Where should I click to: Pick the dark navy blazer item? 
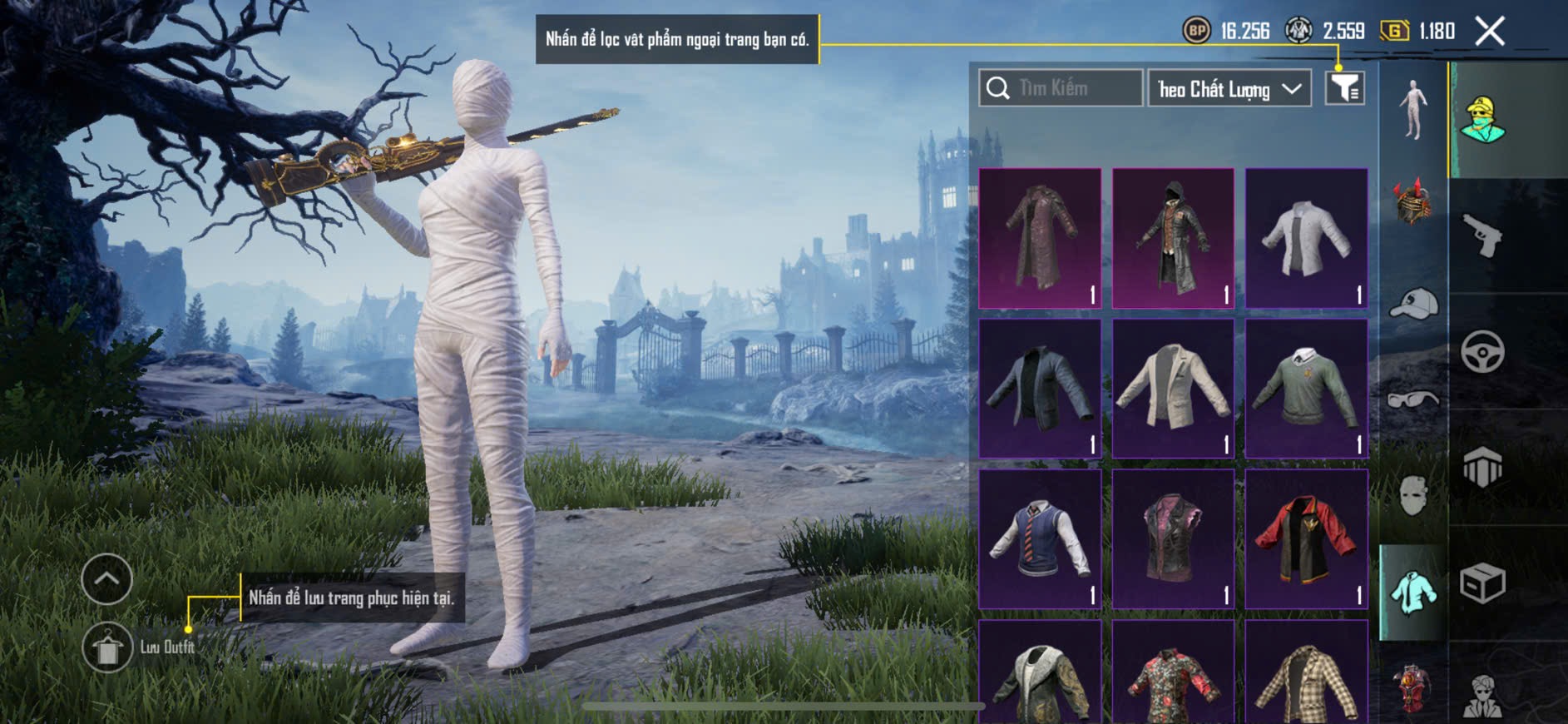[1040, 388]
